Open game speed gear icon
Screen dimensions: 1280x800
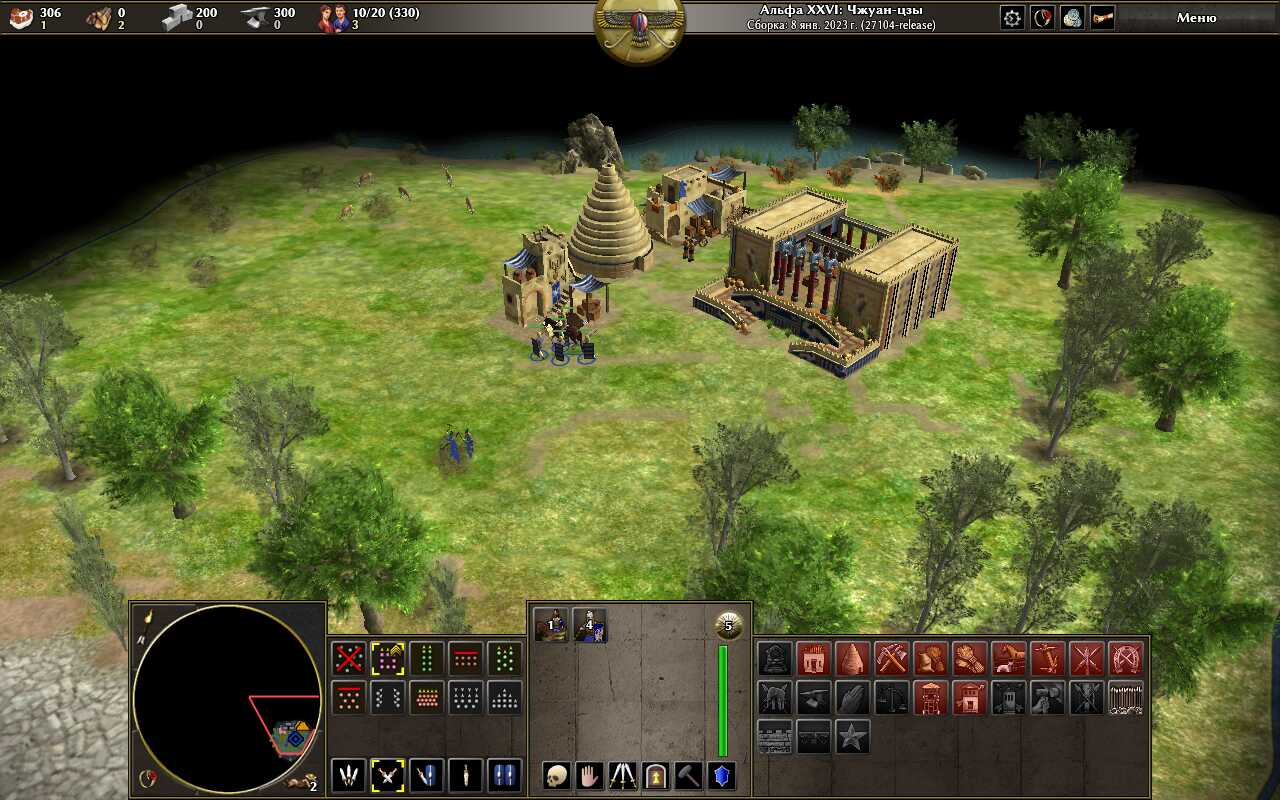coord(1013,17)
